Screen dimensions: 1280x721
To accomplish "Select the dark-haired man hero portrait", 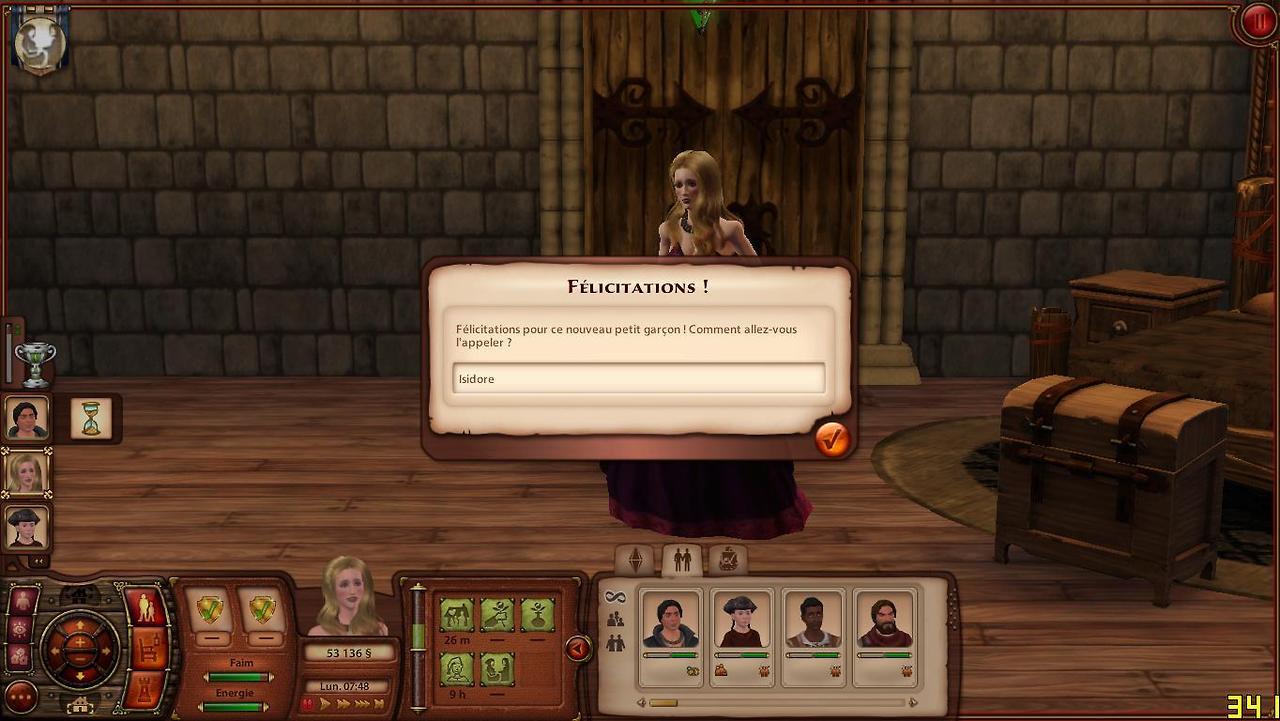I will 27,417.
